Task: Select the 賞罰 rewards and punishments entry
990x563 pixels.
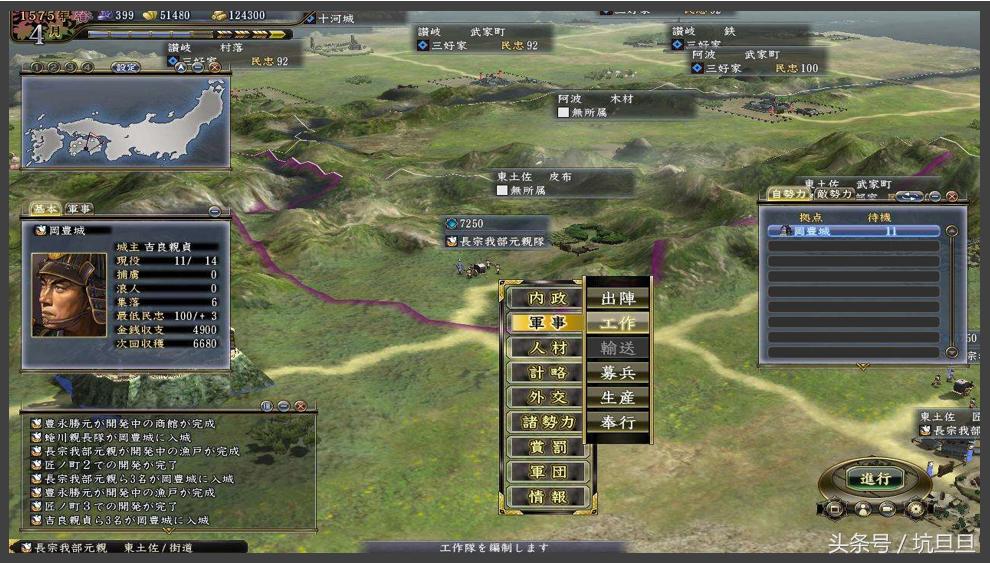Action: pos(547,447)
